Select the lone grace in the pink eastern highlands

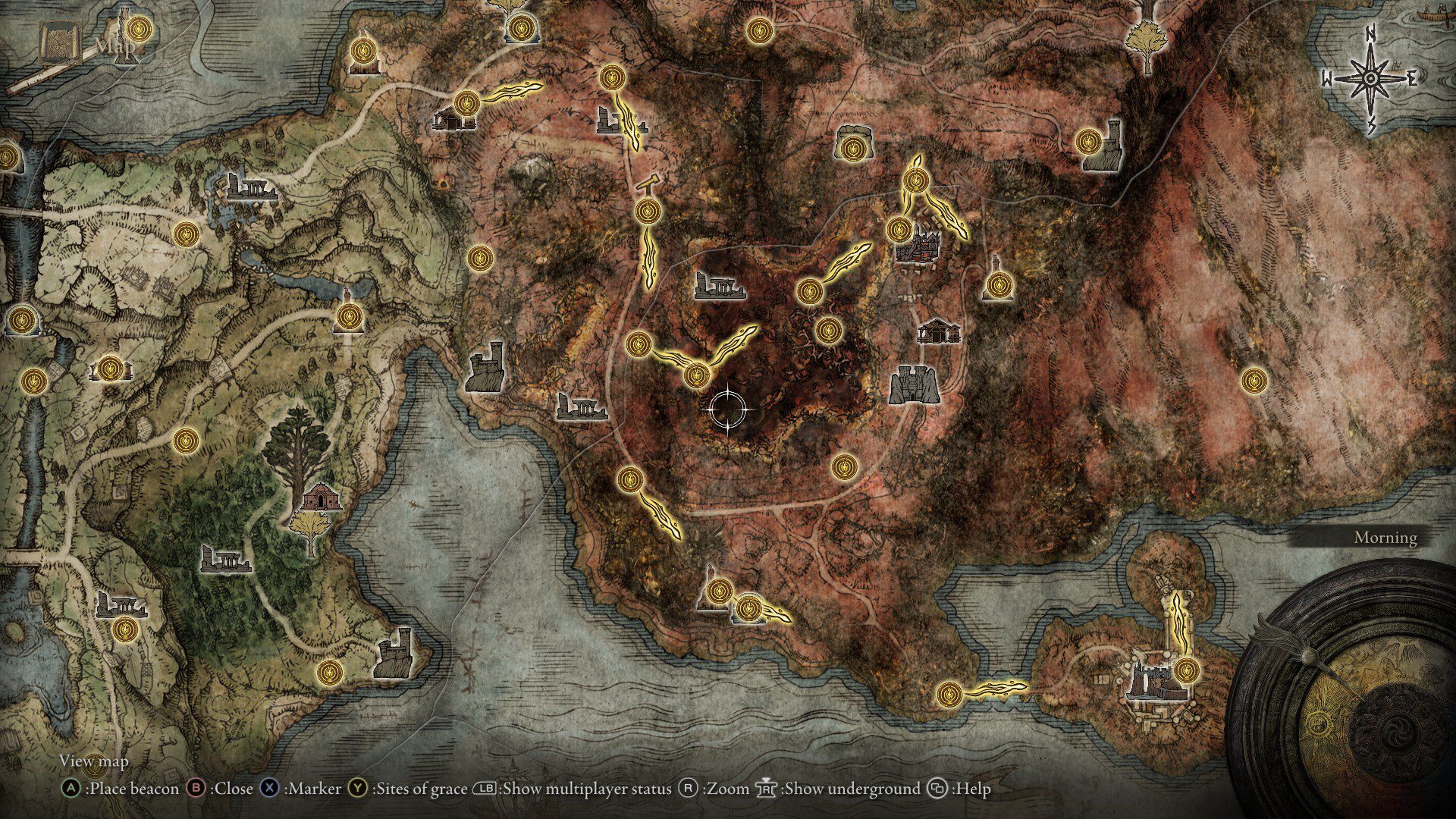click(1254, 380)
